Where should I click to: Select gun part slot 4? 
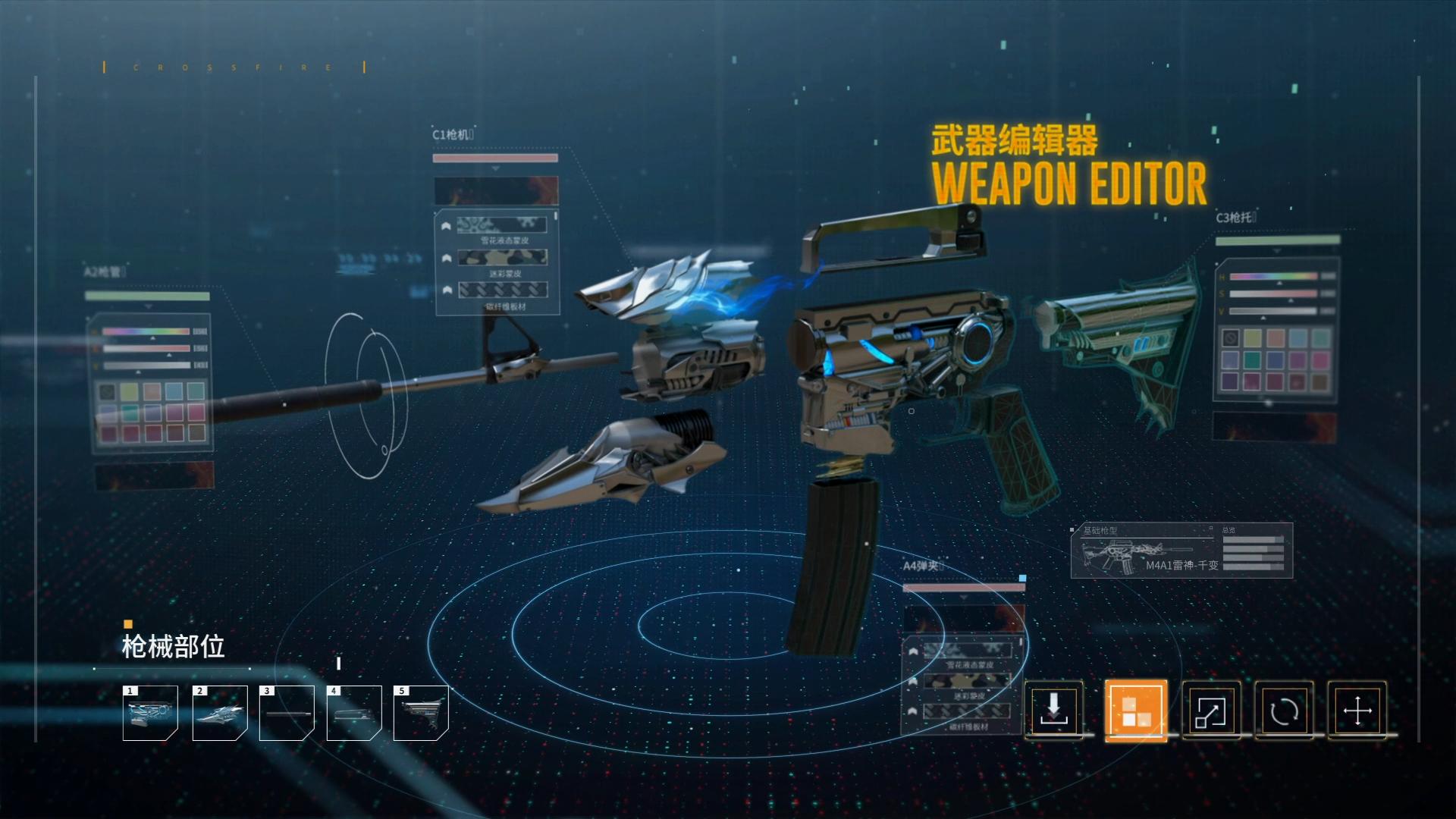click(x=353, y=713)
